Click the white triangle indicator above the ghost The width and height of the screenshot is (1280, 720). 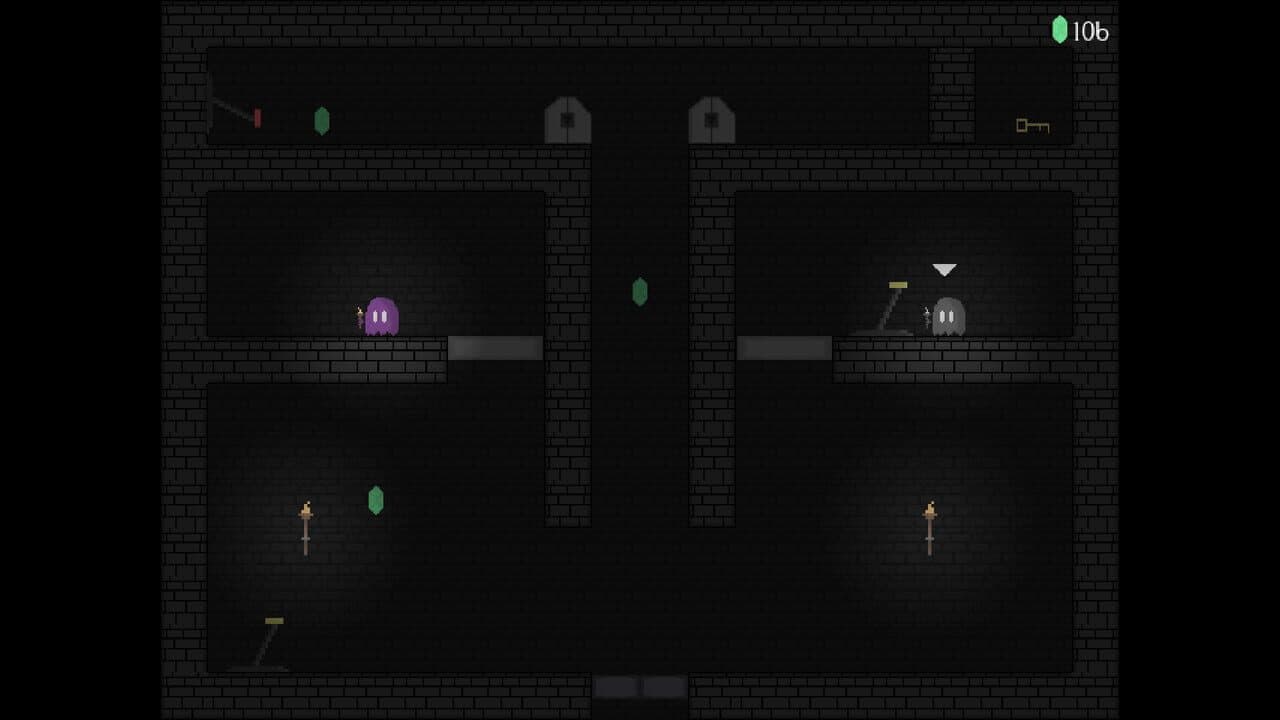(x=943, y=268)
